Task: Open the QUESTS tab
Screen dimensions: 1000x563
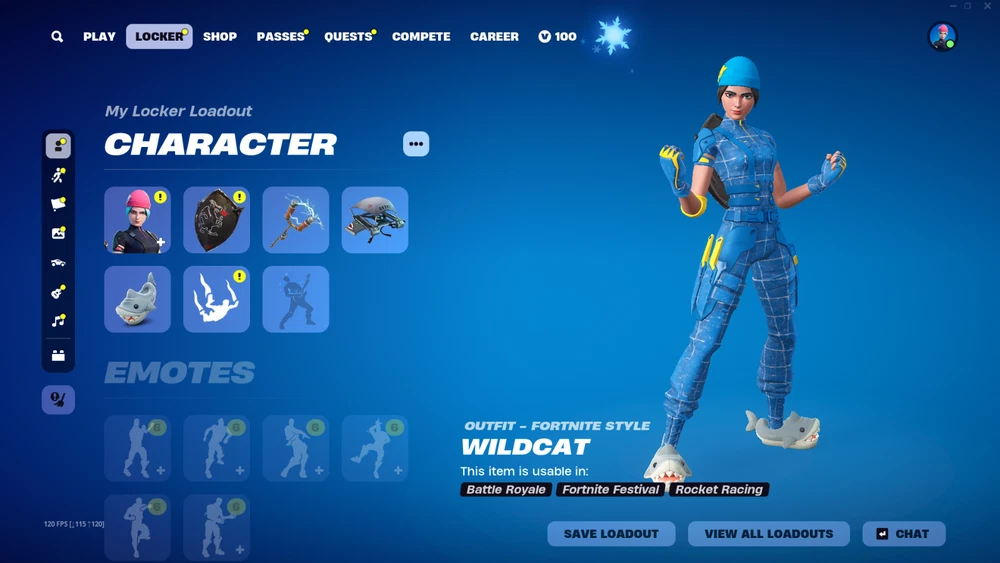Action: pyautogui.click(x=348, y=37)
